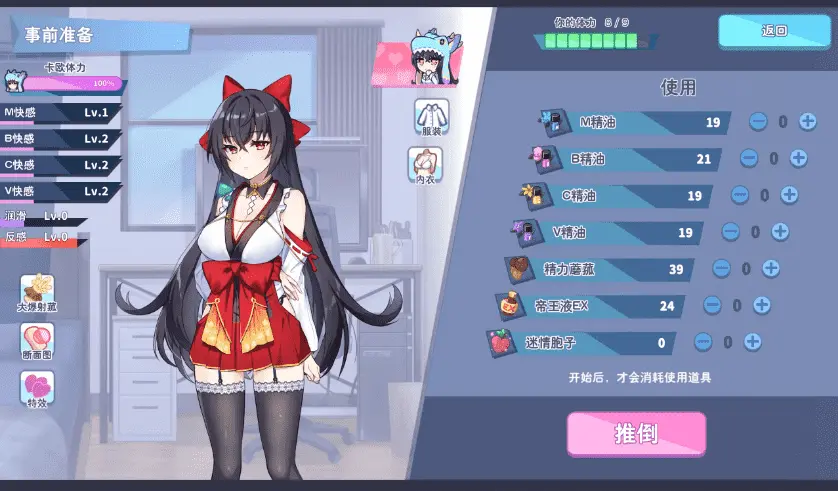Increase M精油 quantity with plus

click(807, 122)
